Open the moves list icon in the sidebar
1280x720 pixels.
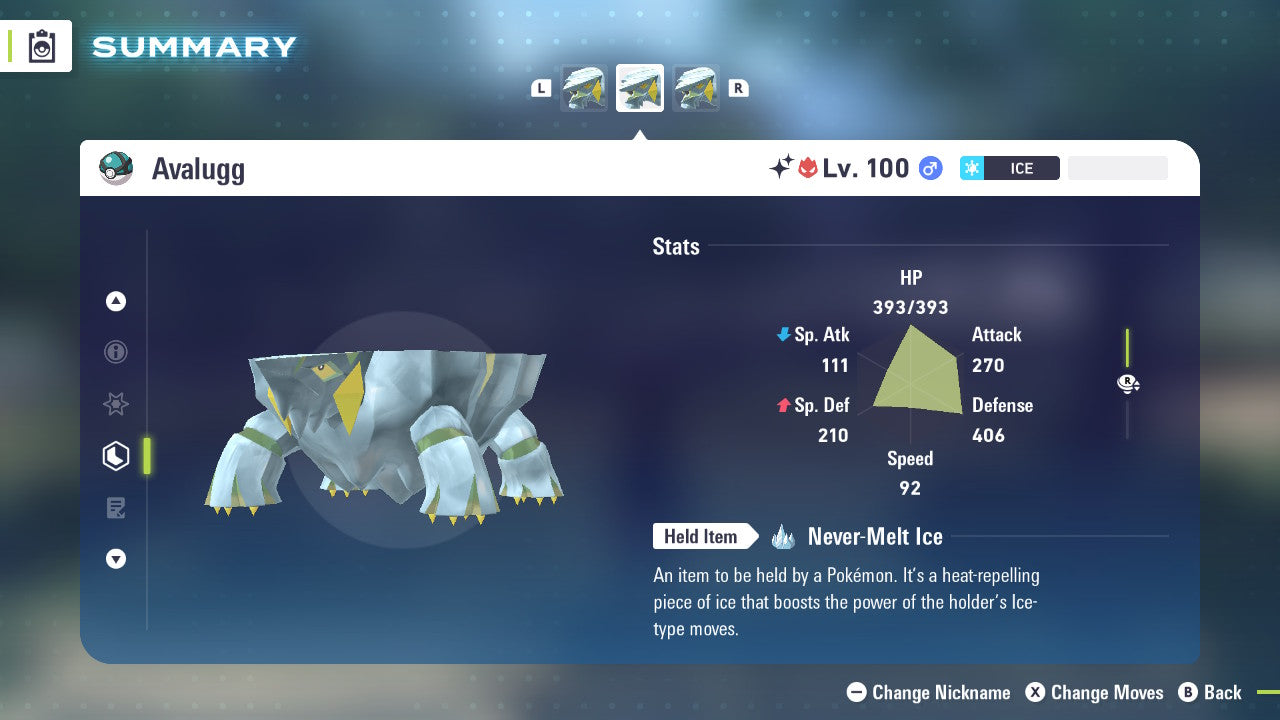[x=115, y=508]
